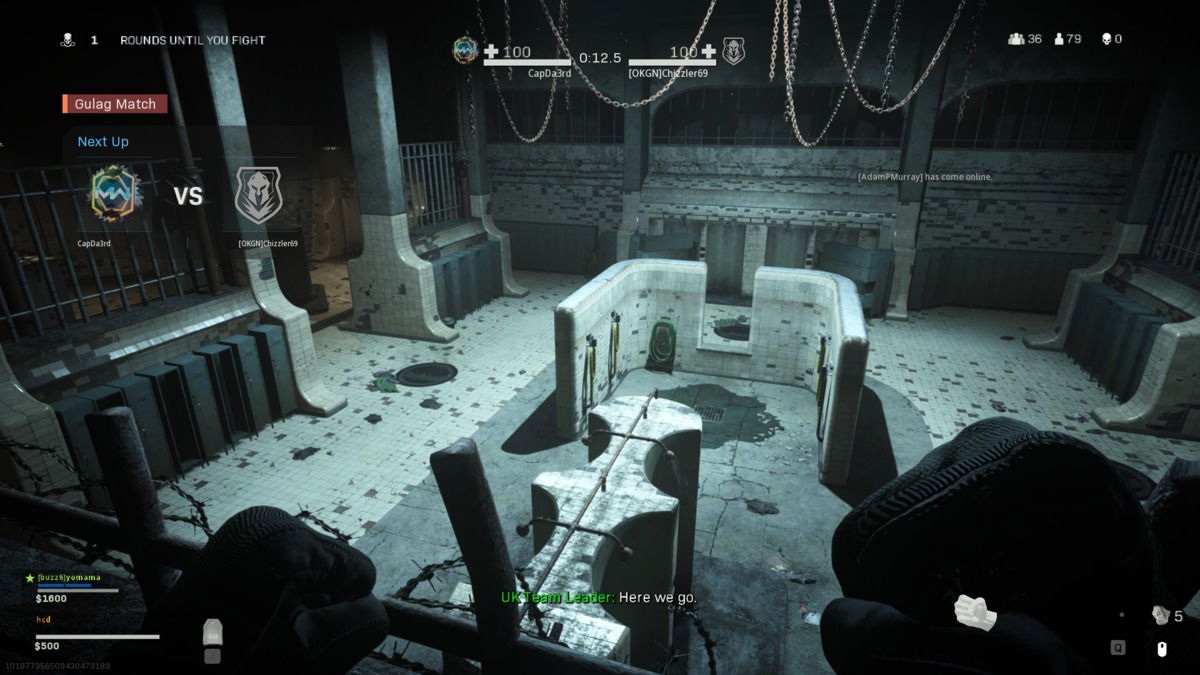Click the helmet emblem beside Chizzler69's health bar
The width and height of the screenshot is (1200, 675).
click(734, 51)
